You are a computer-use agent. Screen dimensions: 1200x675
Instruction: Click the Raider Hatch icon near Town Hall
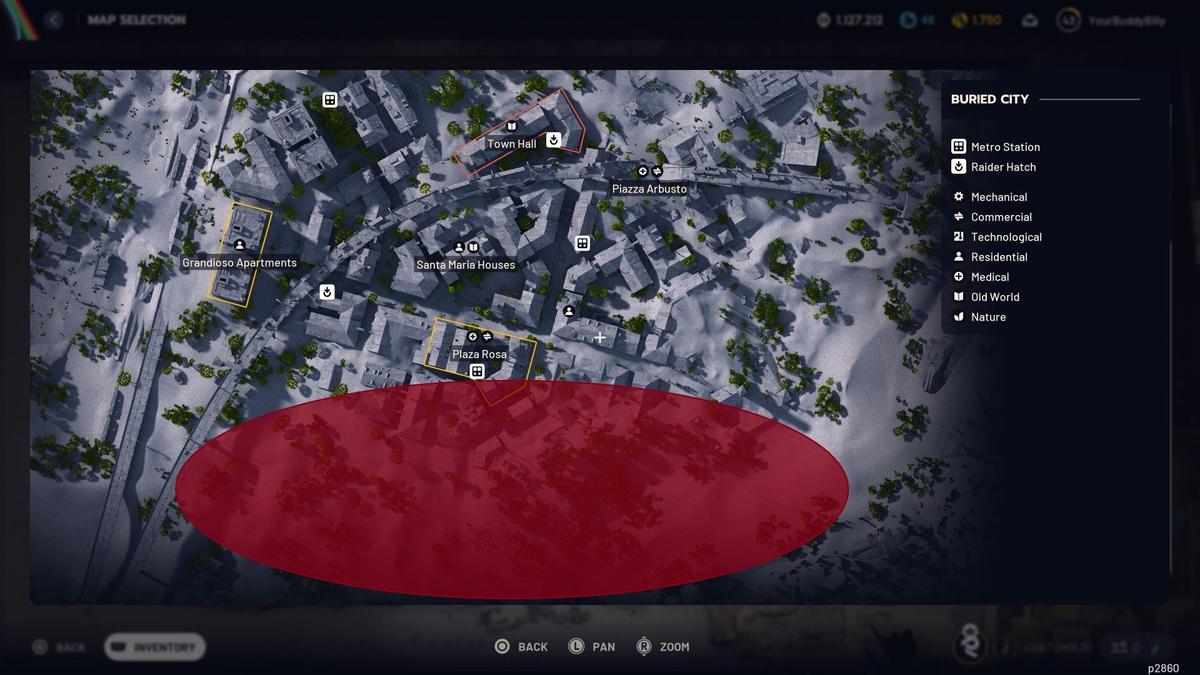553,139
